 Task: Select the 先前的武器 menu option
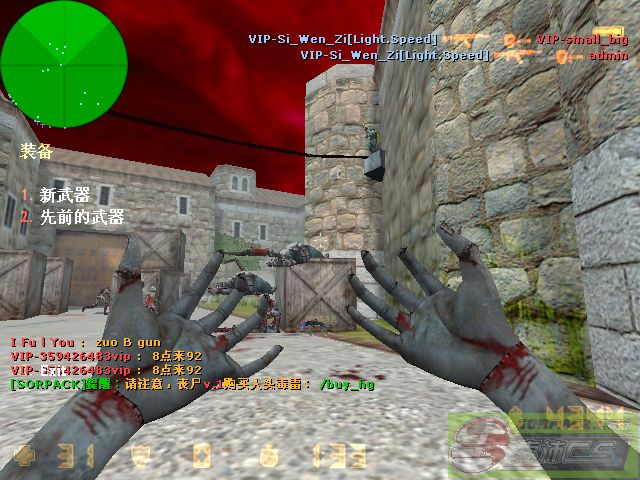(x=81, y=216)
